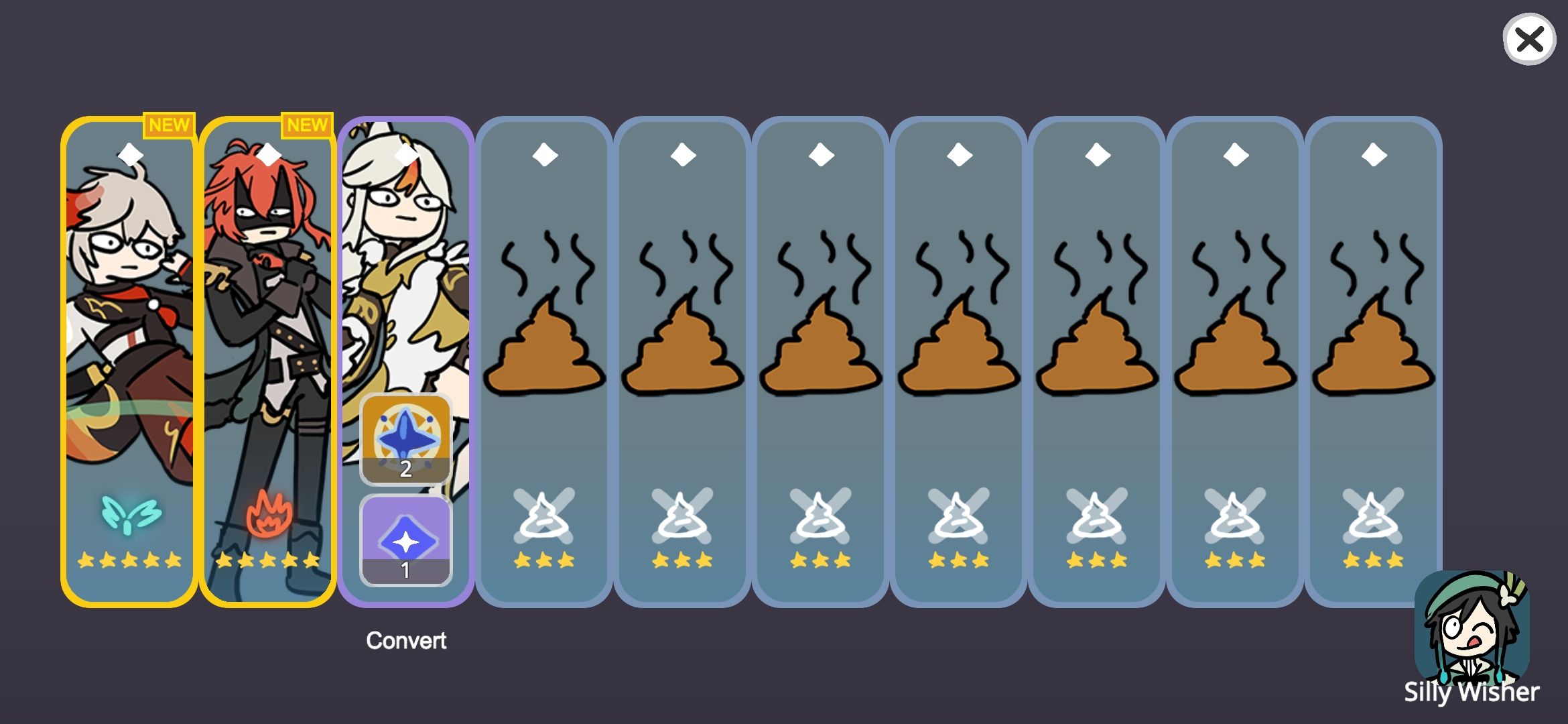
Task: Click the white diamond icon atop the last card
Action: pos(1372,156)
